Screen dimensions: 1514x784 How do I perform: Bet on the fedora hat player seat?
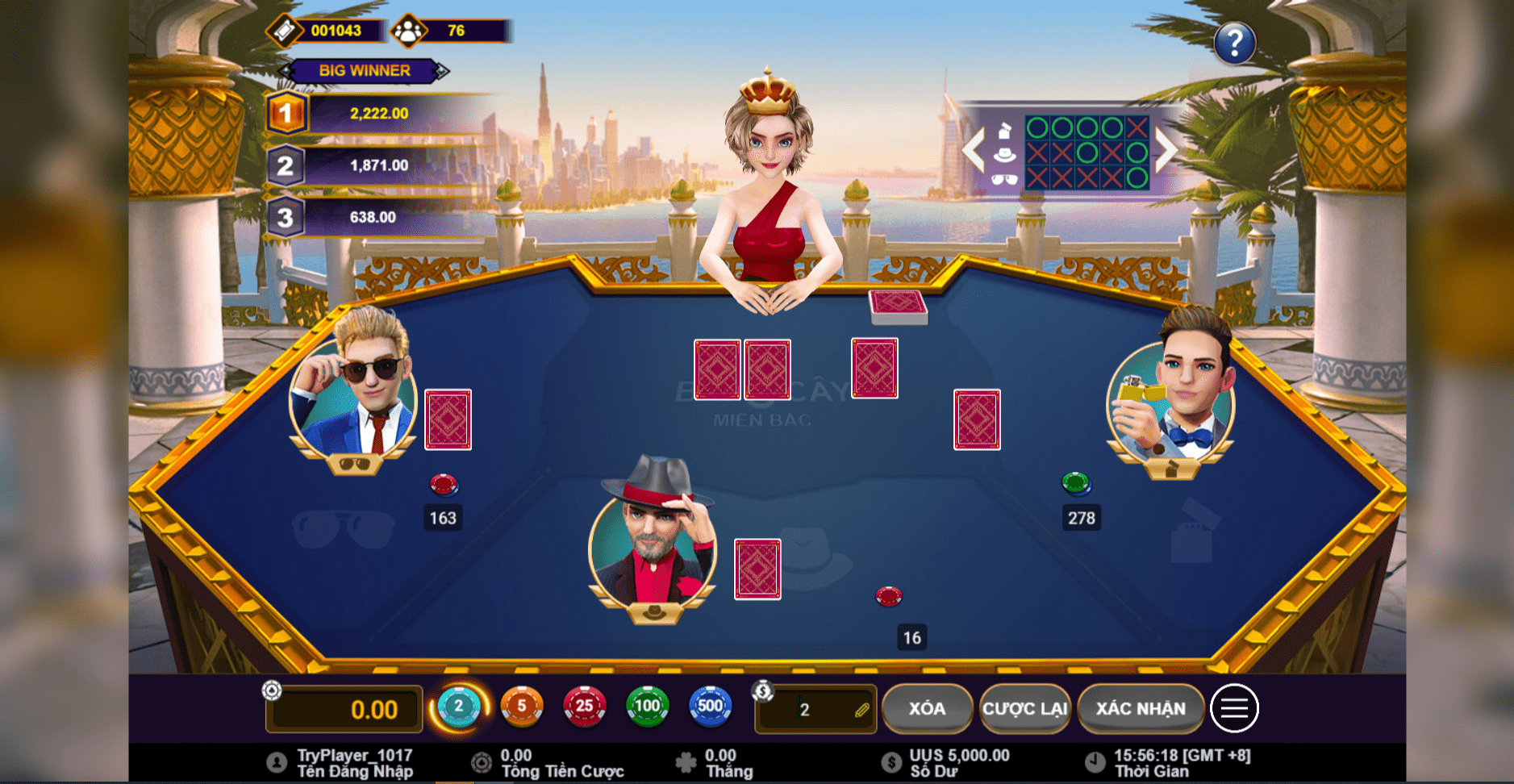[x=807, y=557]
